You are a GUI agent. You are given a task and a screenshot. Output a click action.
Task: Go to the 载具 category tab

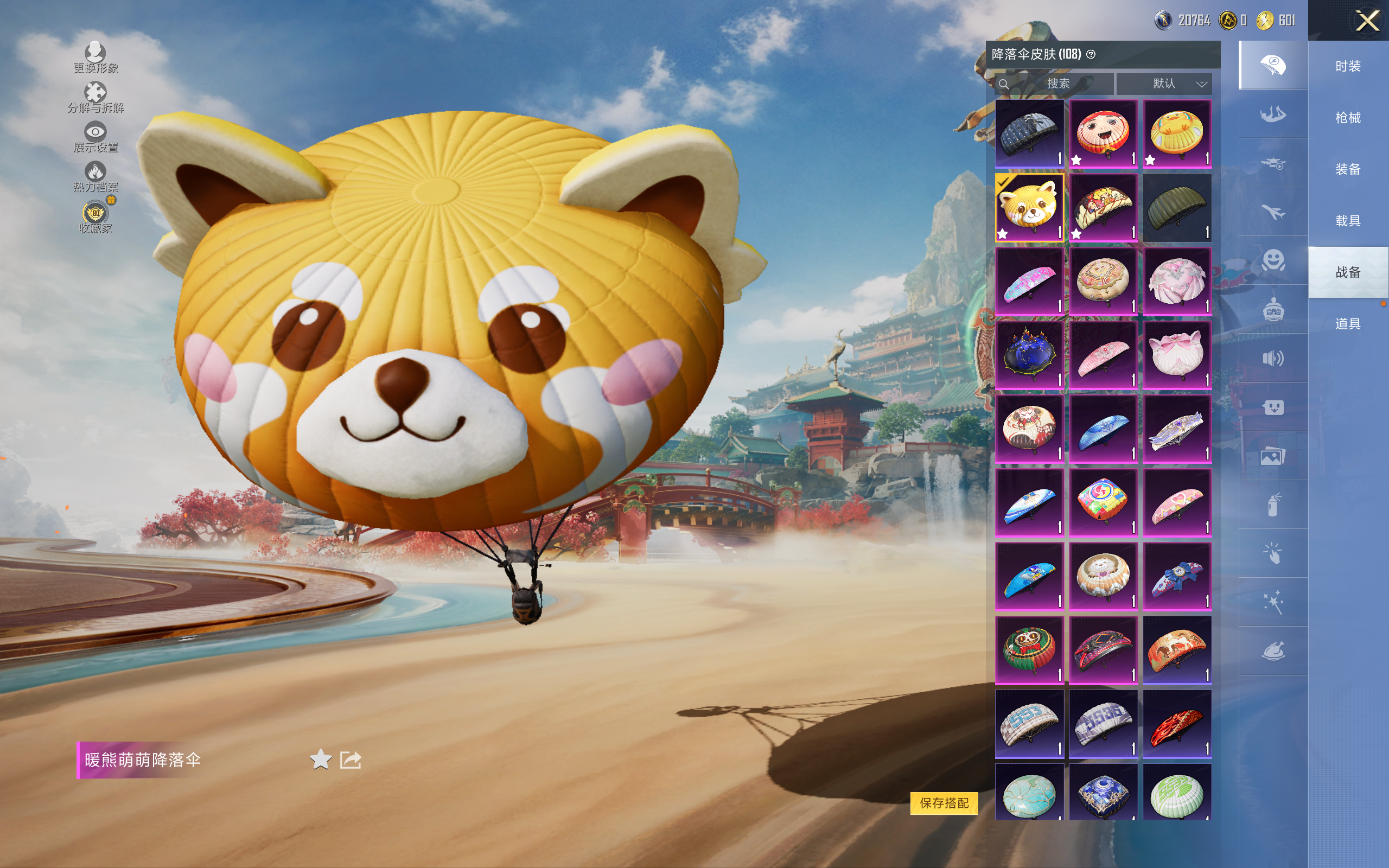(x=1347, y=221)
